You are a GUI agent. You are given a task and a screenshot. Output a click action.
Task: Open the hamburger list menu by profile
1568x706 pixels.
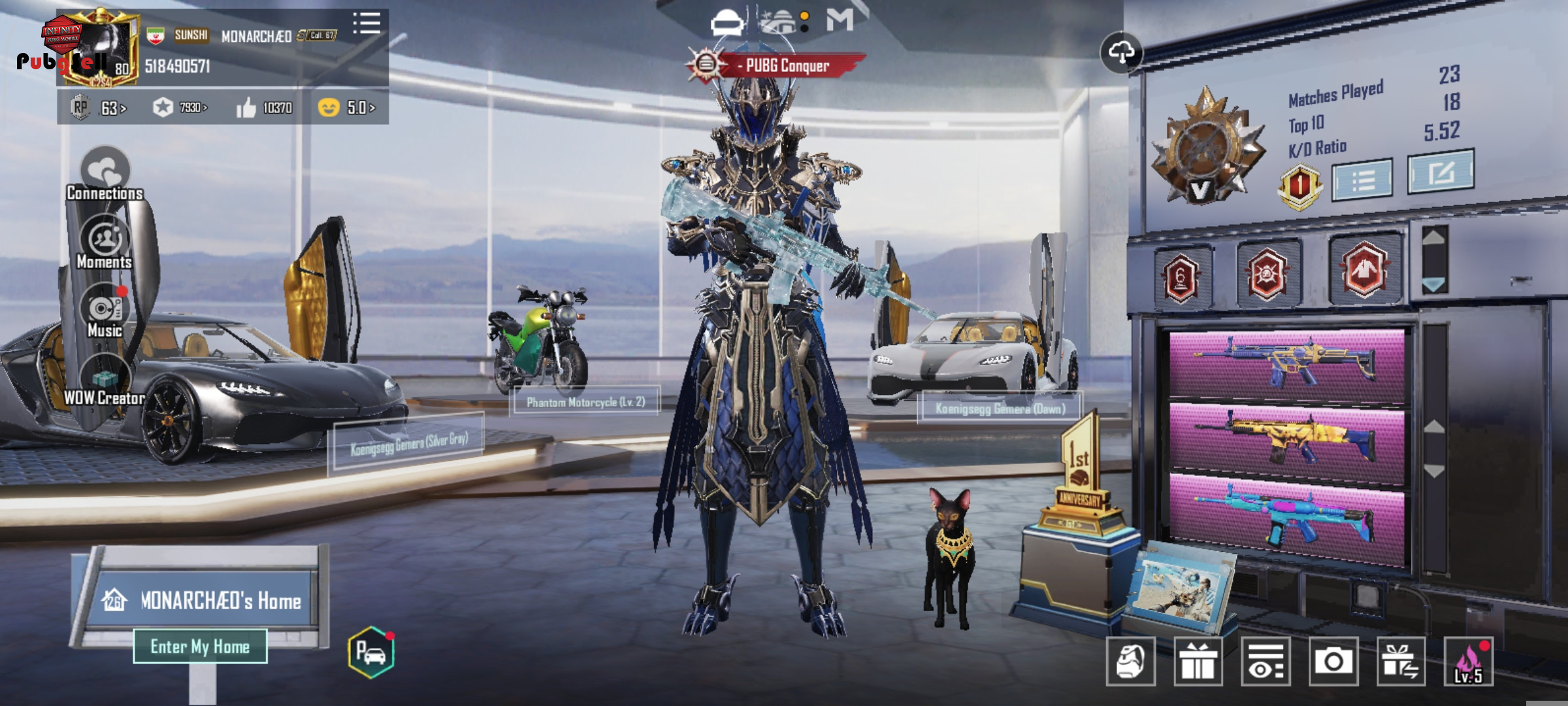367,24
